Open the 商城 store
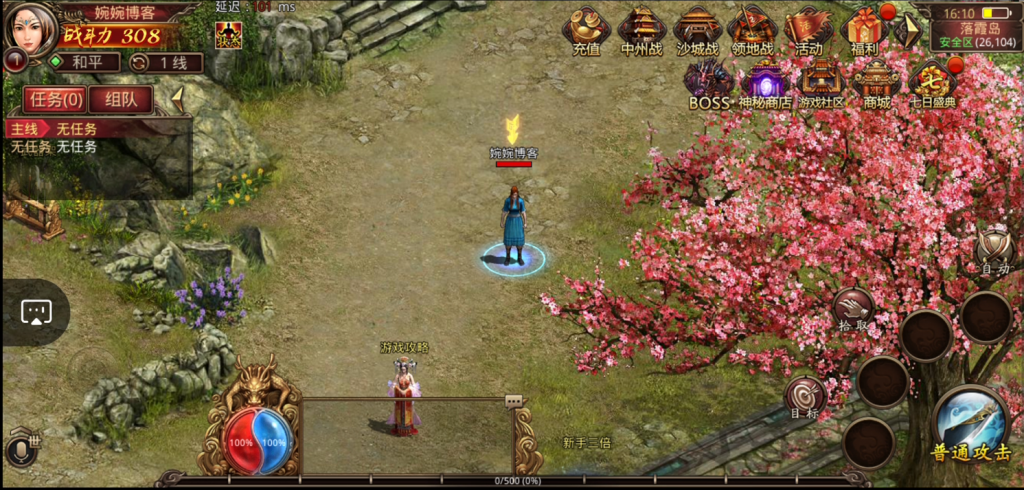1024x490 pixels. click(876, 83)
